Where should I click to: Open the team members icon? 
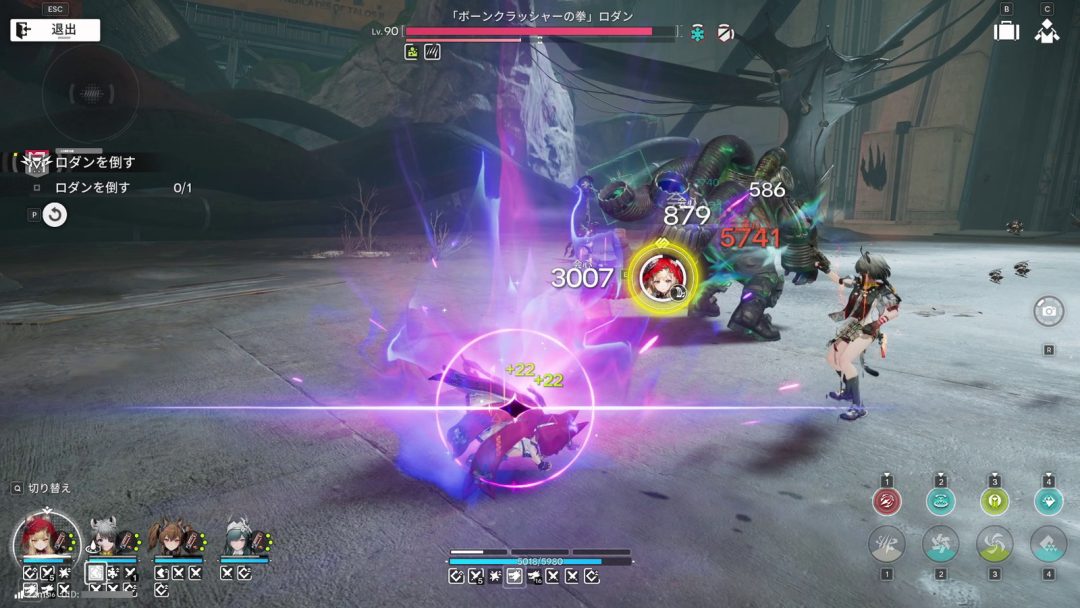(x=1047, y=30)
